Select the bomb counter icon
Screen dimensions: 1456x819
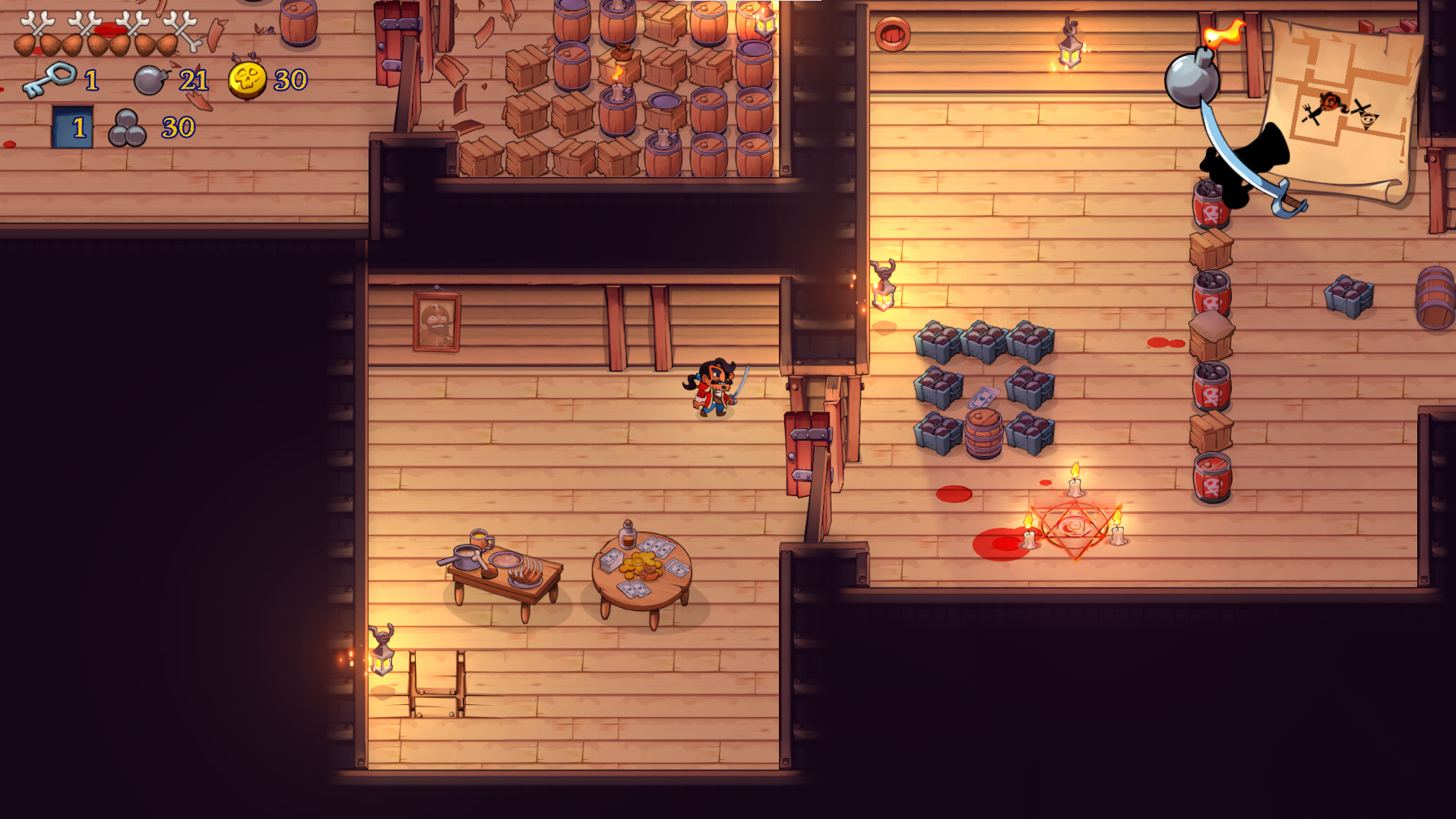click(x=149, y=81)
